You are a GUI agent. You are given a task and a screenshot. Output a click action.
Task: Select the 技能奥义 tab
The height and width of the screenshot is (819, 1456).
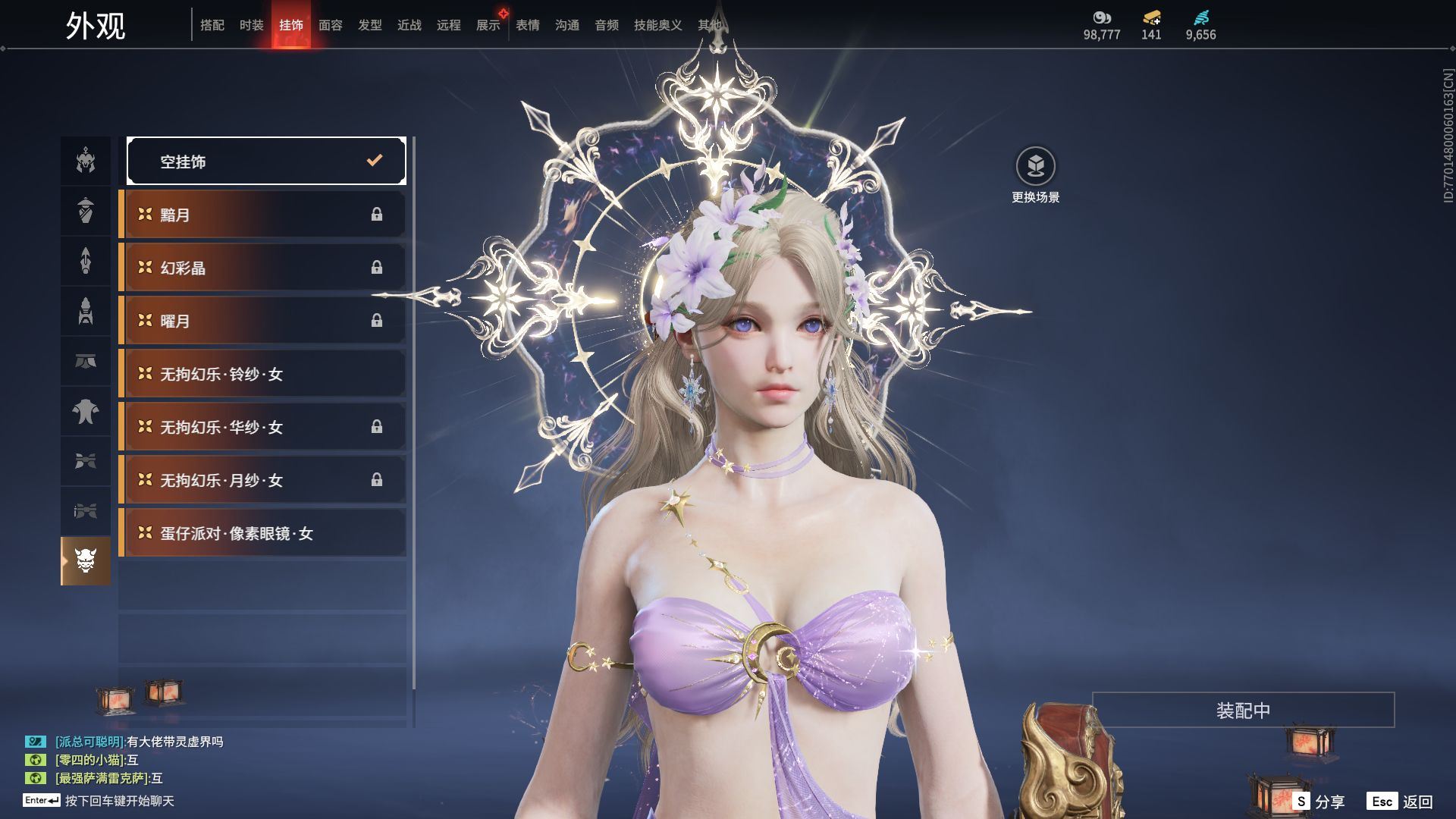click(x=657, y=26)
